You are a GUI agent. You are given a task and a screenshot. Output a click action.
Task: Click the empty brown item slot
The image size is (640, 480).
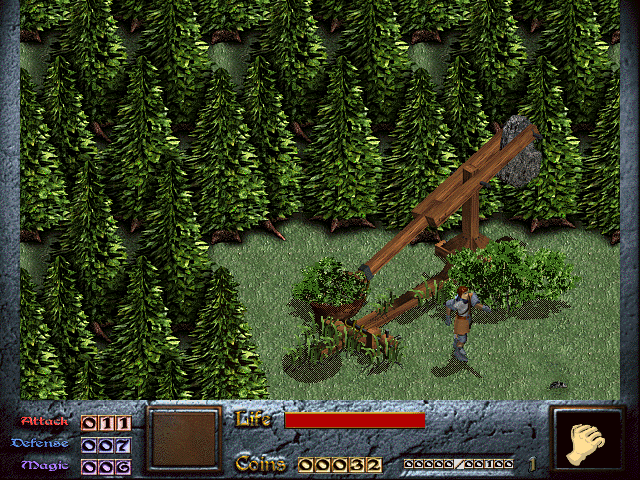[x=183, y=439]
